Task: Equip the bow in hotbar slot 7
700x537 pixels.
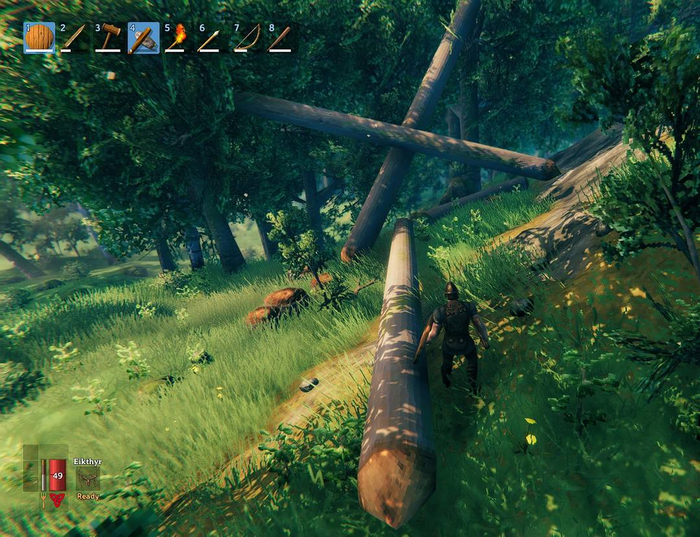Action: coord(246,38)
